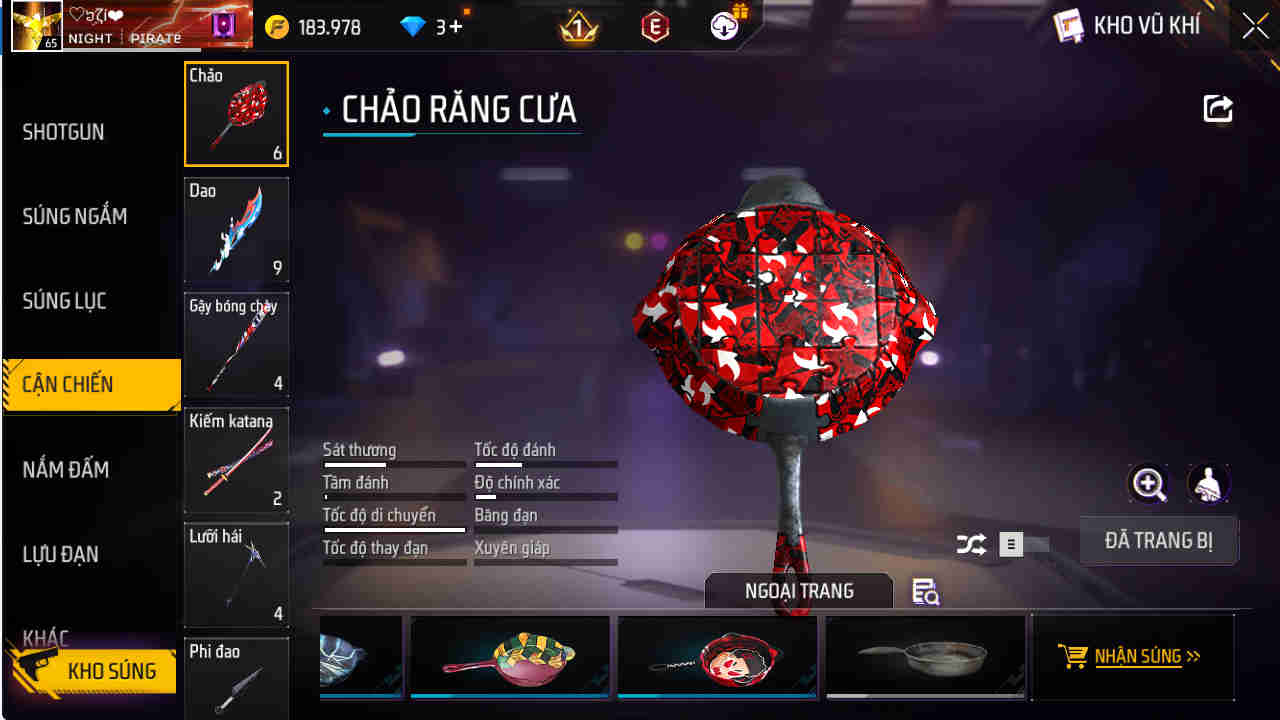Click the share icon at top right

coord(1217,108)
